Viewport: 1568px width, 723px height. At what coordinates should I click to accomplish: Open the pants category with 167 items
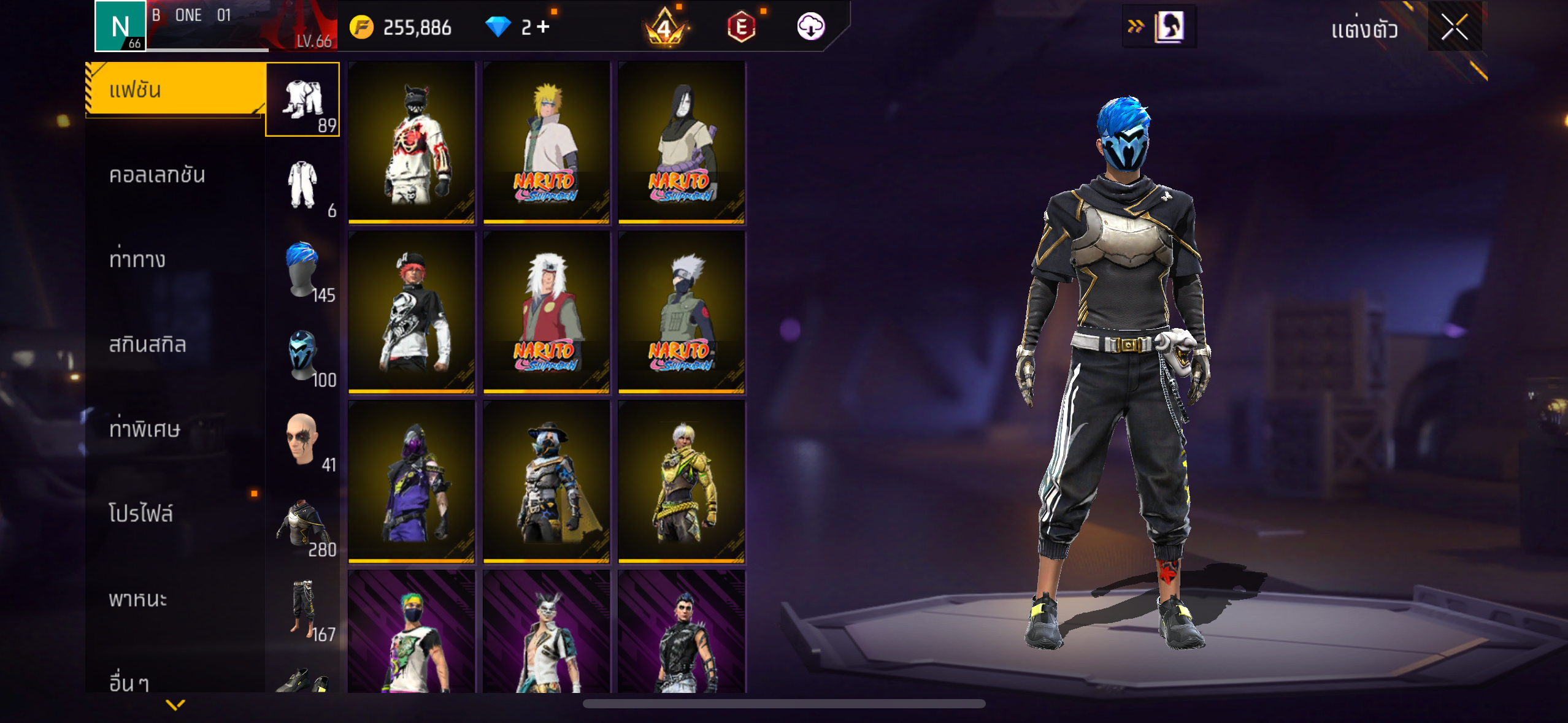302,608
